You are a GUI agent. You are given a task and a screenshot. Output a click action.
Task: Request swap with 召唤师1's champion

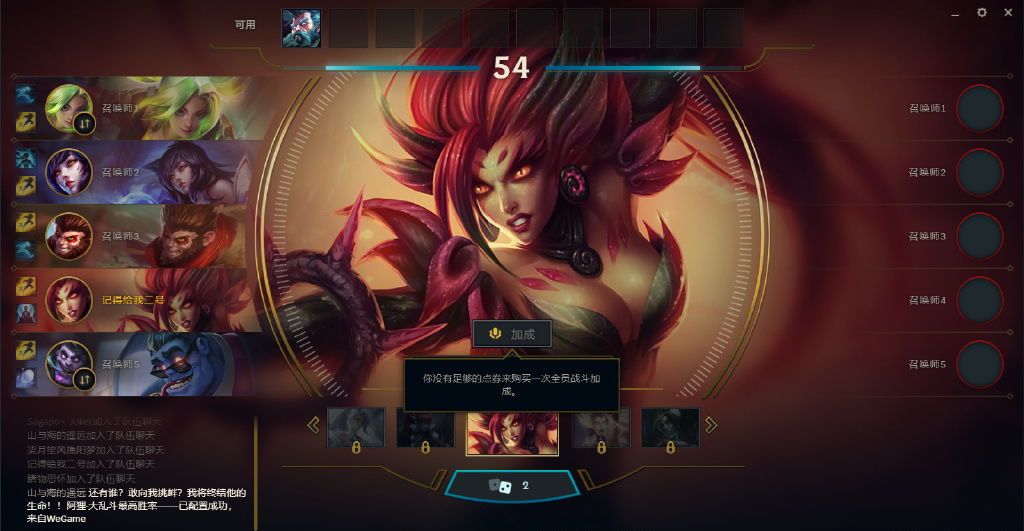(x=84, y=123)
